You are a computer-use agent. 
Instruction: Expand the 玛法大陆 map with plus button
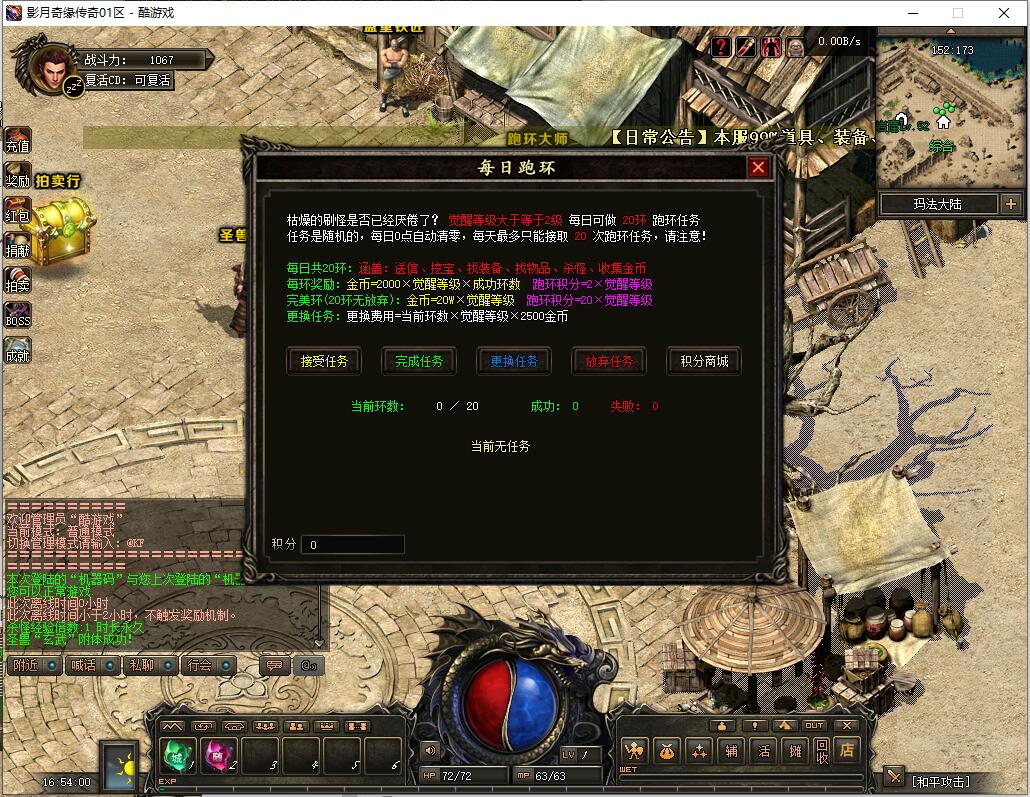[1010, 204]
